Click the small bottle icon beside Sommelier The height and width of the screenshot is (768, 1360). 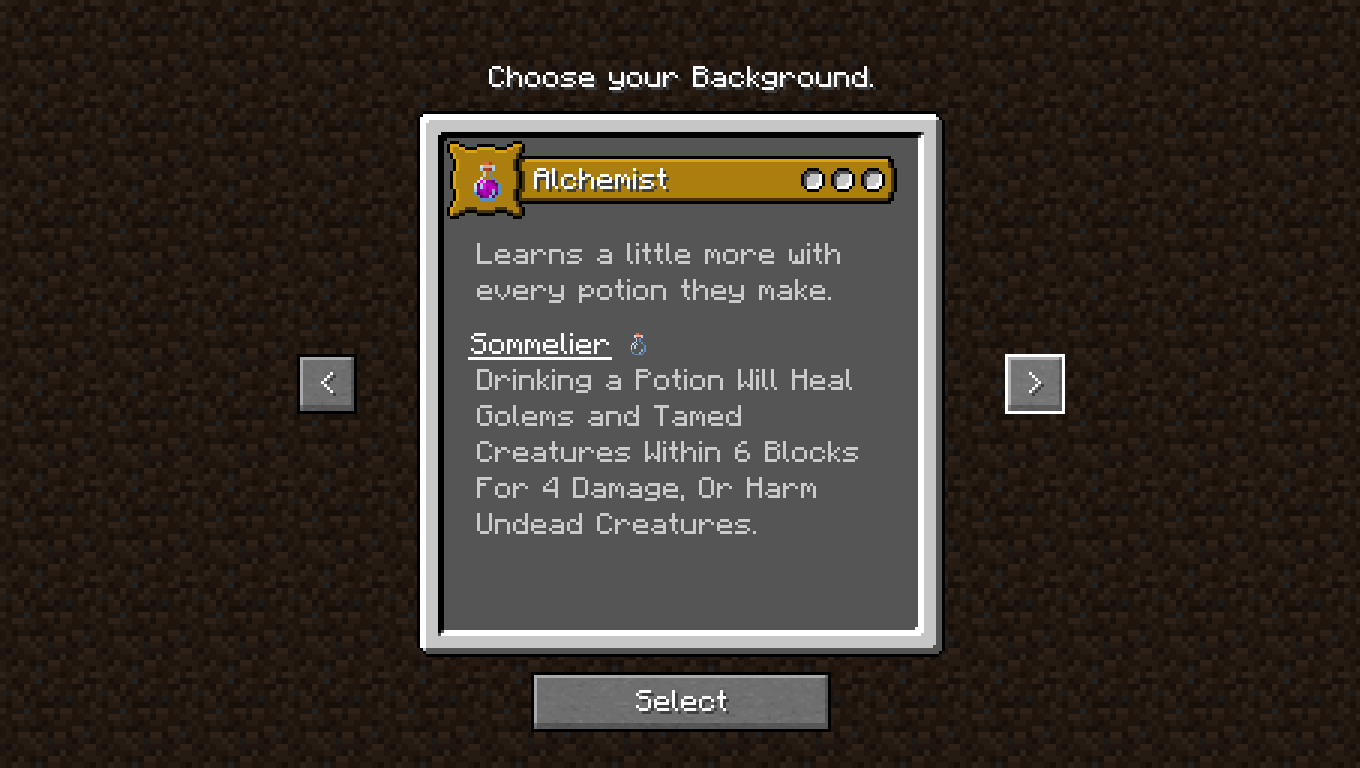[638, 345]
